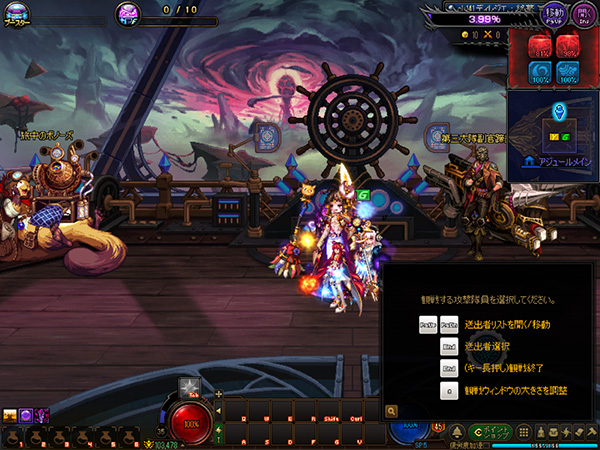Click the purple 開く round button
This screenshot has width=600, height=450.
582,14
